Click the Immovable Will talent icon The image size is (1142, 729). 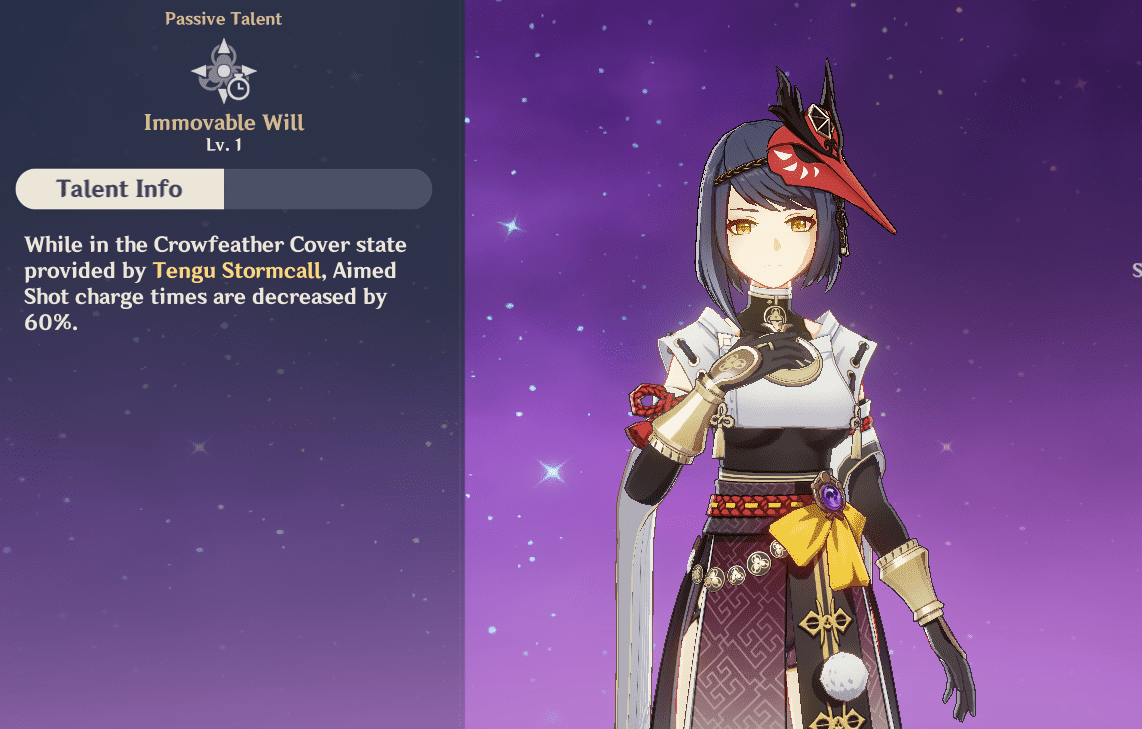224,72
